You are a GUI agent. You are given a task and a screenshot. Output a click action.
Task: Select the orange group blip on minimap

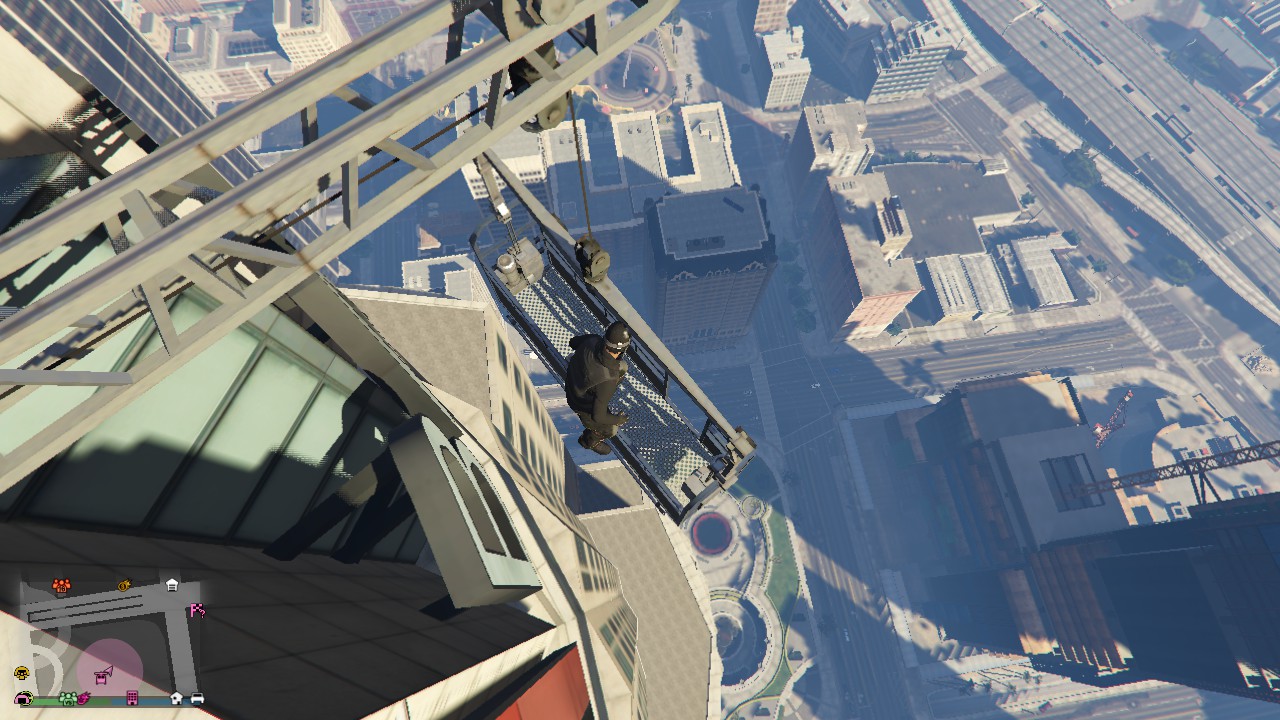tap(62, 585)
